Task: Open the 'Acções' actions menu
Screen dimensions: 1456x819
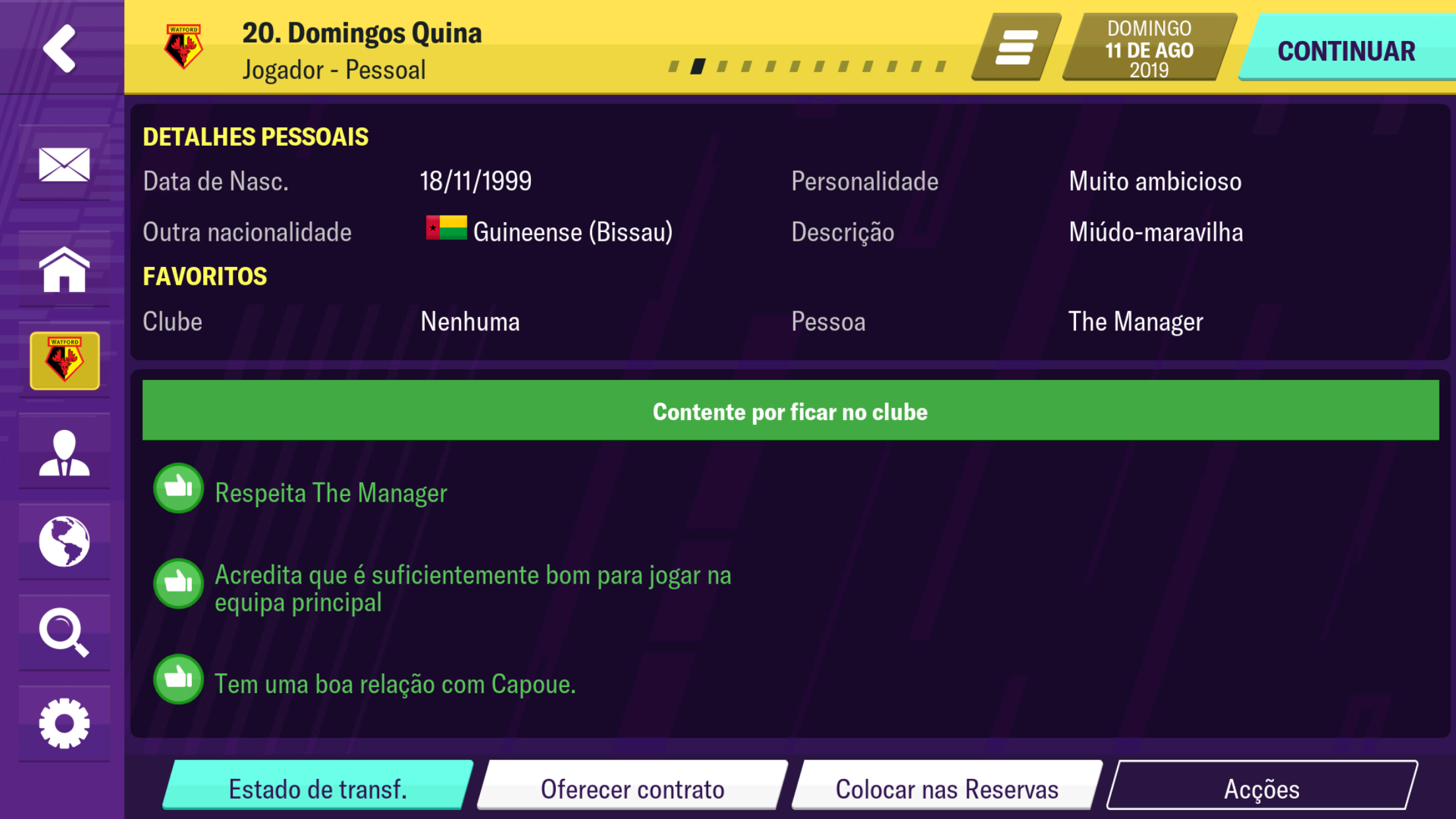Action: pyautogui.click(x=1261, y=787)
